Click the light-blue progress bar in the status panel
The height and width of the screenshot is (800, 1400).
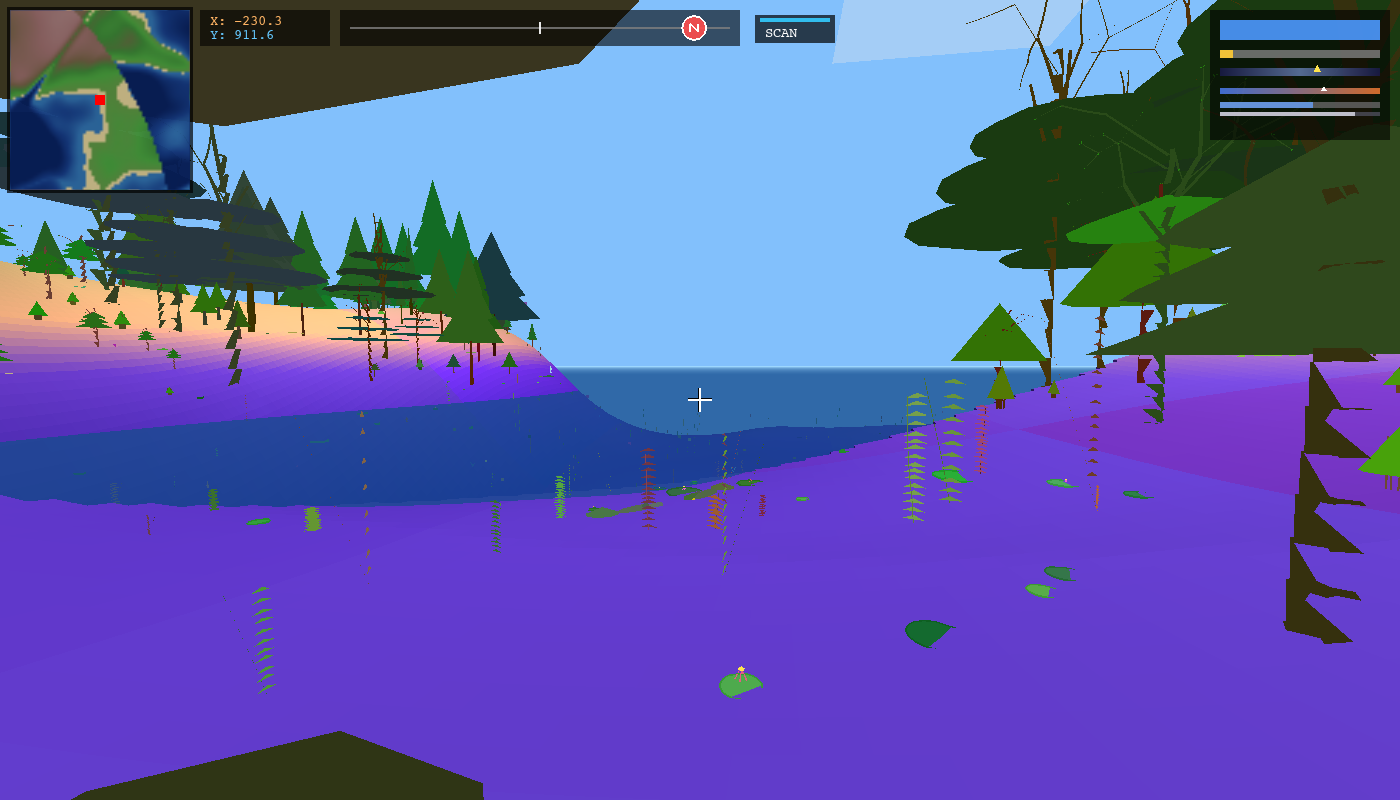1266,105
